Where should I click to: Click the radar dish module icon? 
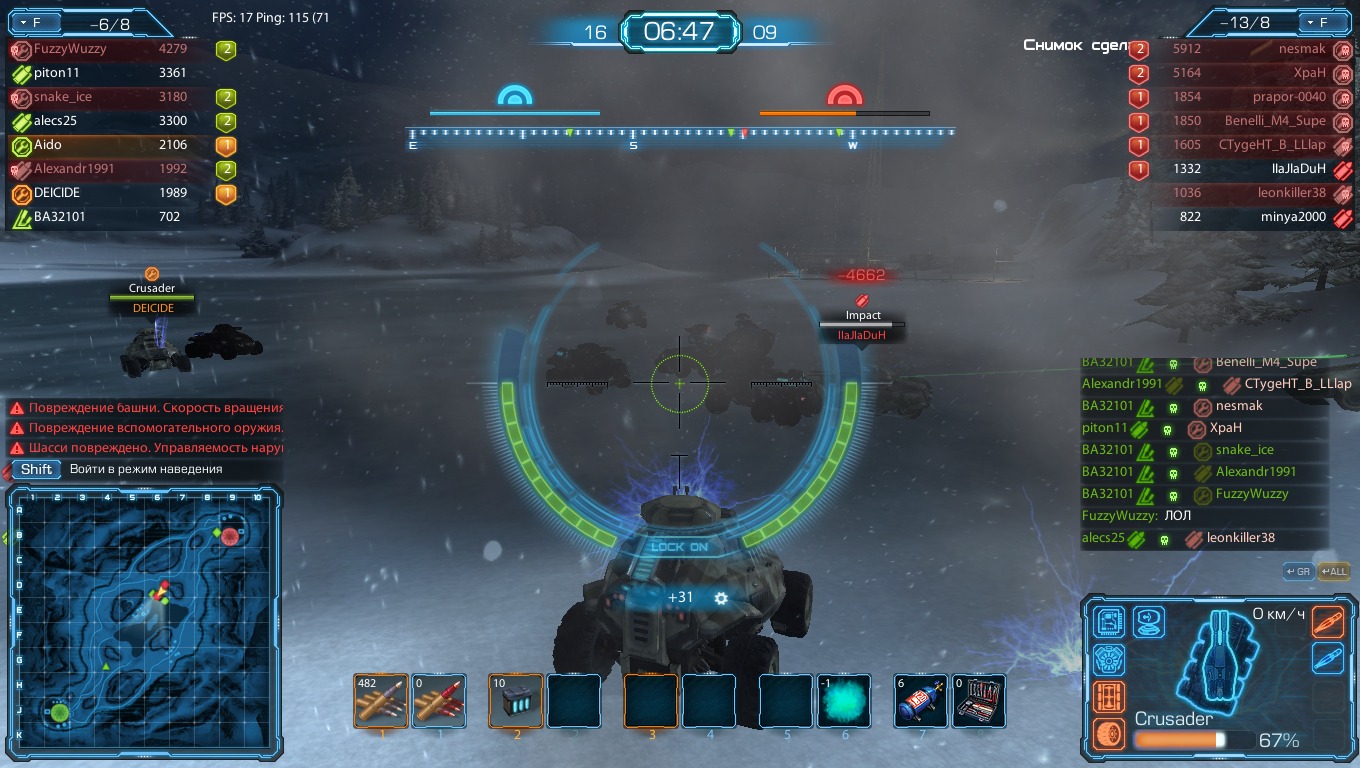click(x=1148, y=622)
